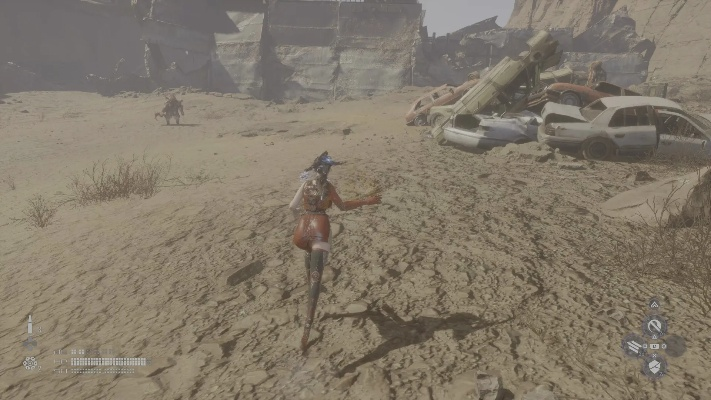Select the empty right skill slot
The image size is (711, 400).
click(x=675, y=346)
